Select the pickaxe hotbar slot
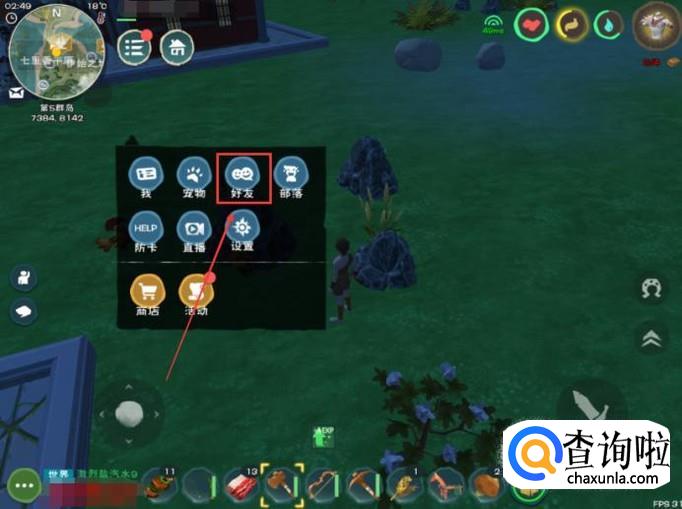The height and width of the screenshot is (509, 682). [x=362, y=485]
